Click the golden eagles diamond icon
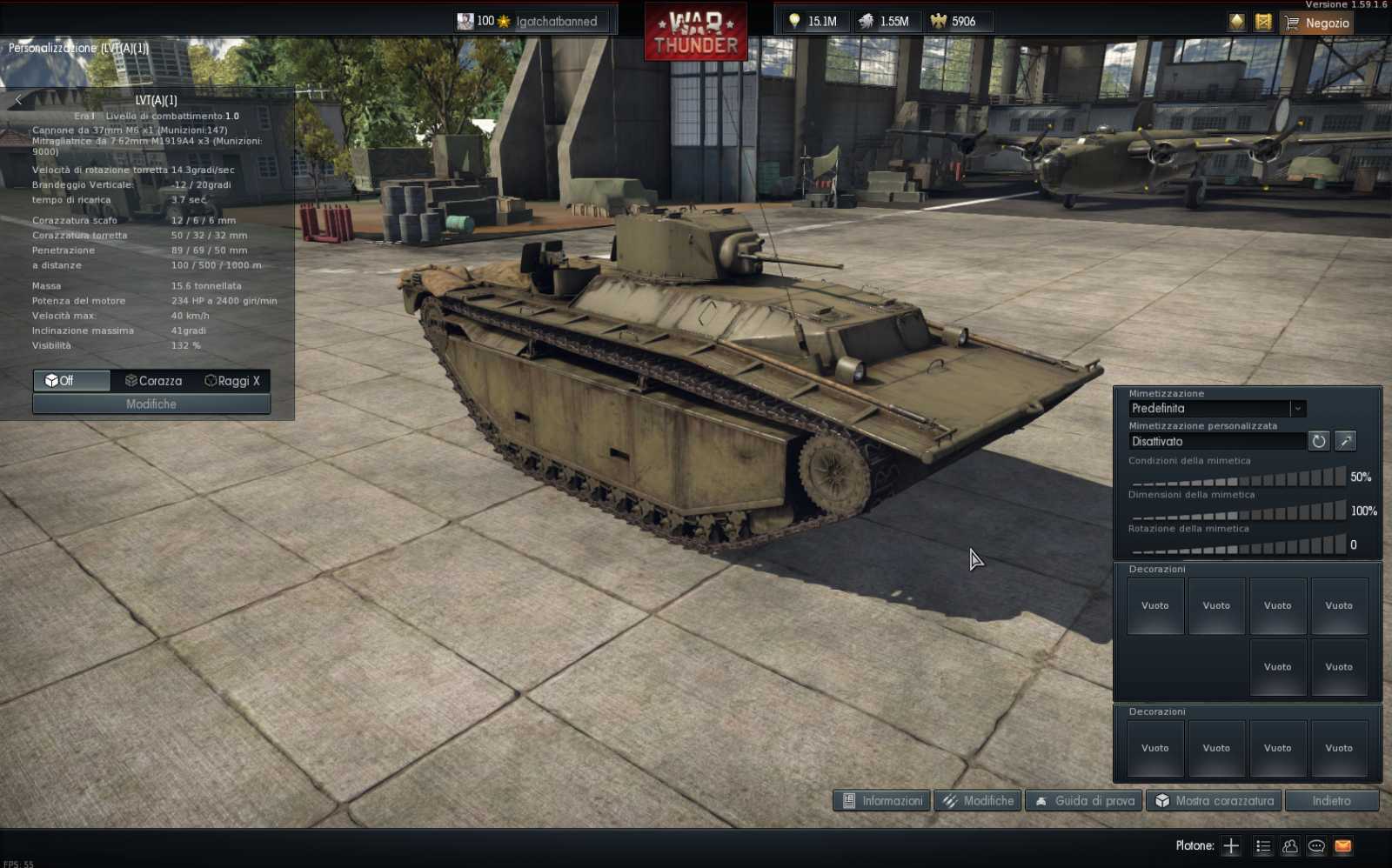Image resolution: width=1392 pixels, height=868 pixels. pyautogui.click(x=1236, y=22)
